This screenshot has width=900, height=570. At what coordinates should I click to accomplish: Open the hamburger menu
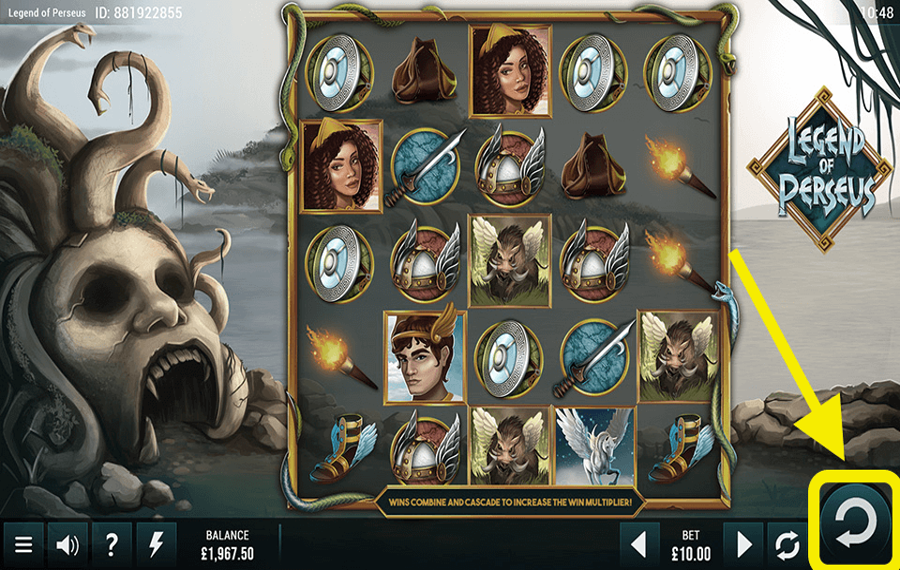[24, 545]
